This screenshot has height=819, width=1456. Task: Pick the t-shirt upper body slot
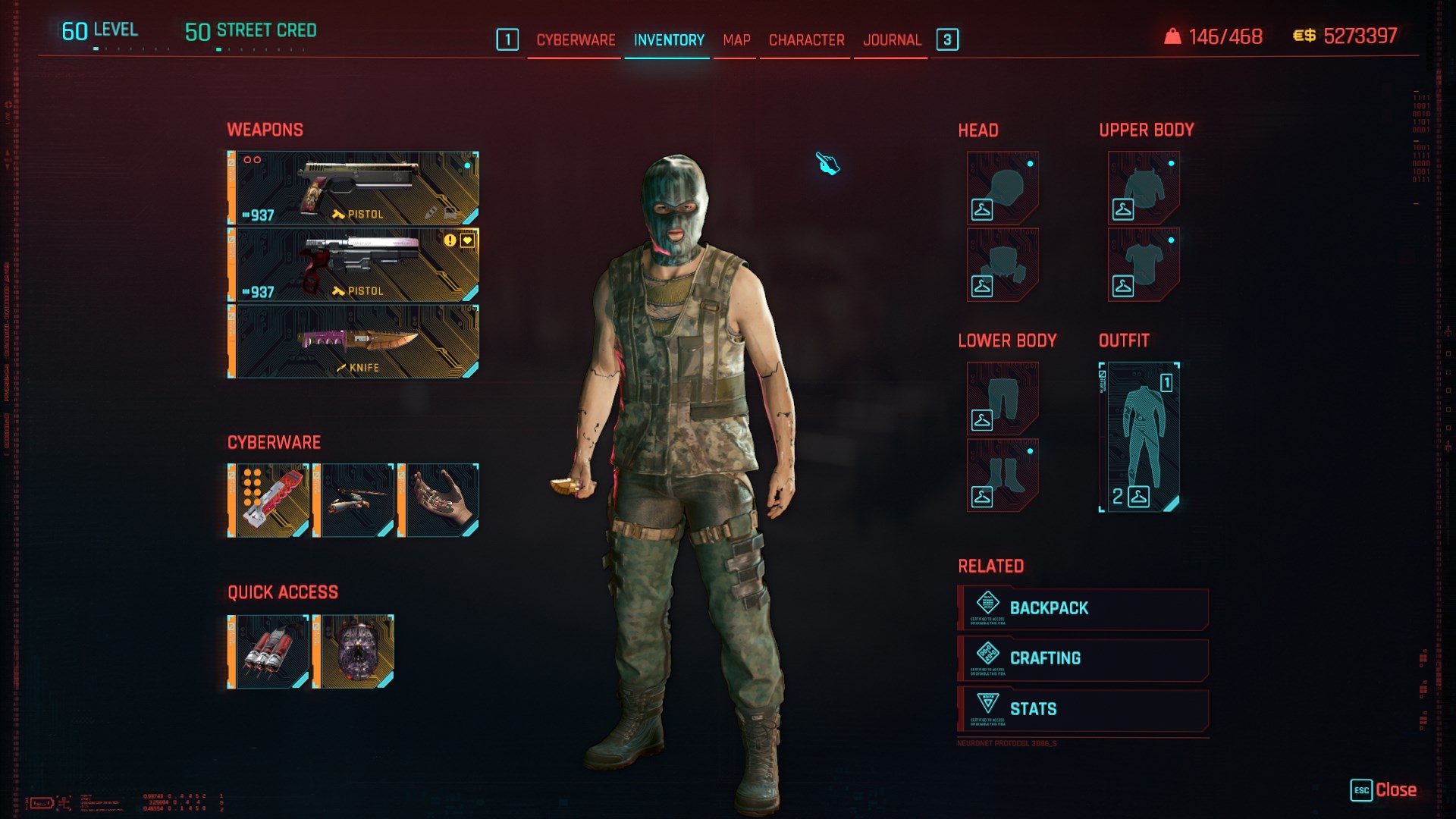[x=1144, y=265]
